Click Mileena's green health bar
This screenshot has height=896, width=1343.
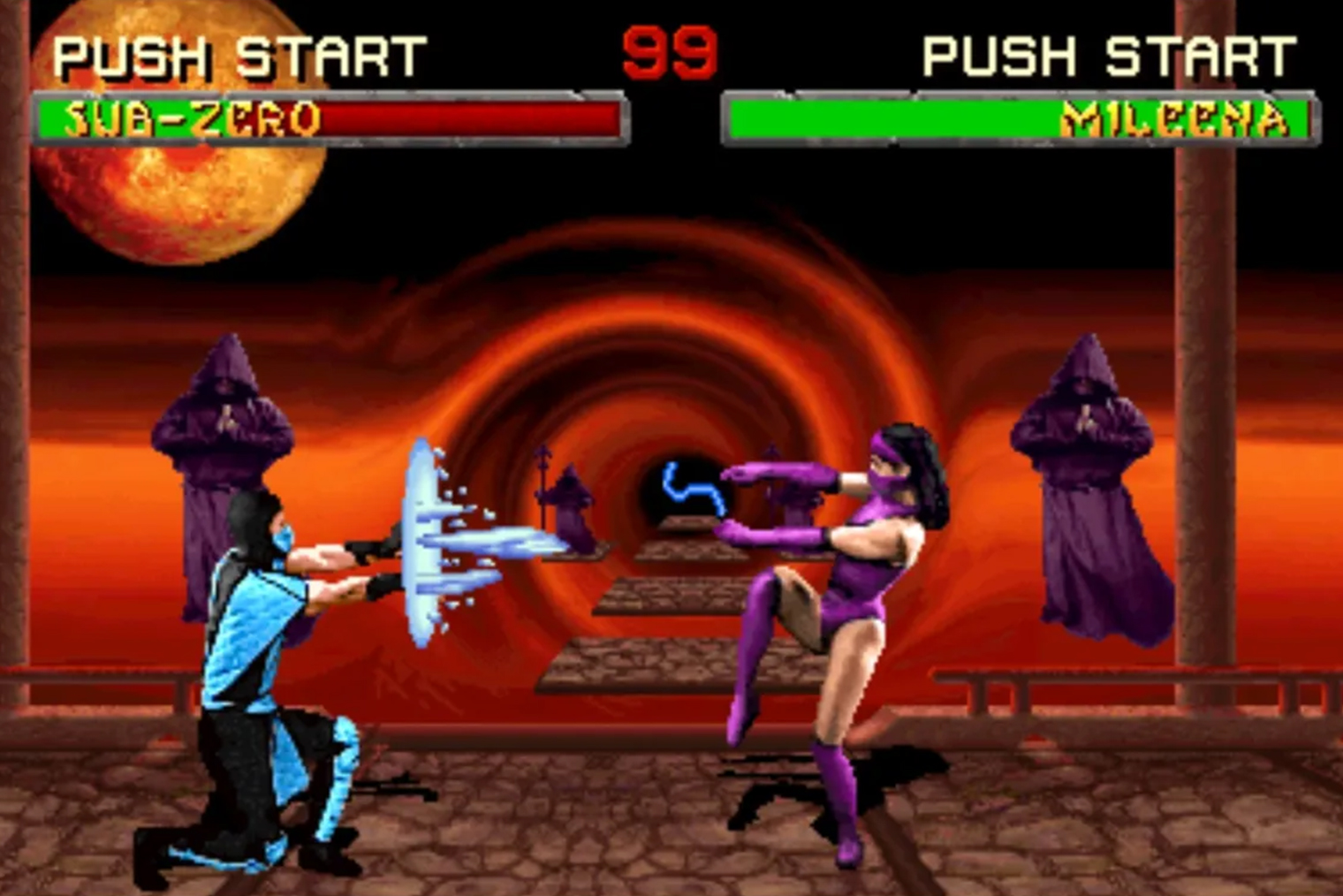click(x=884, y=118)
